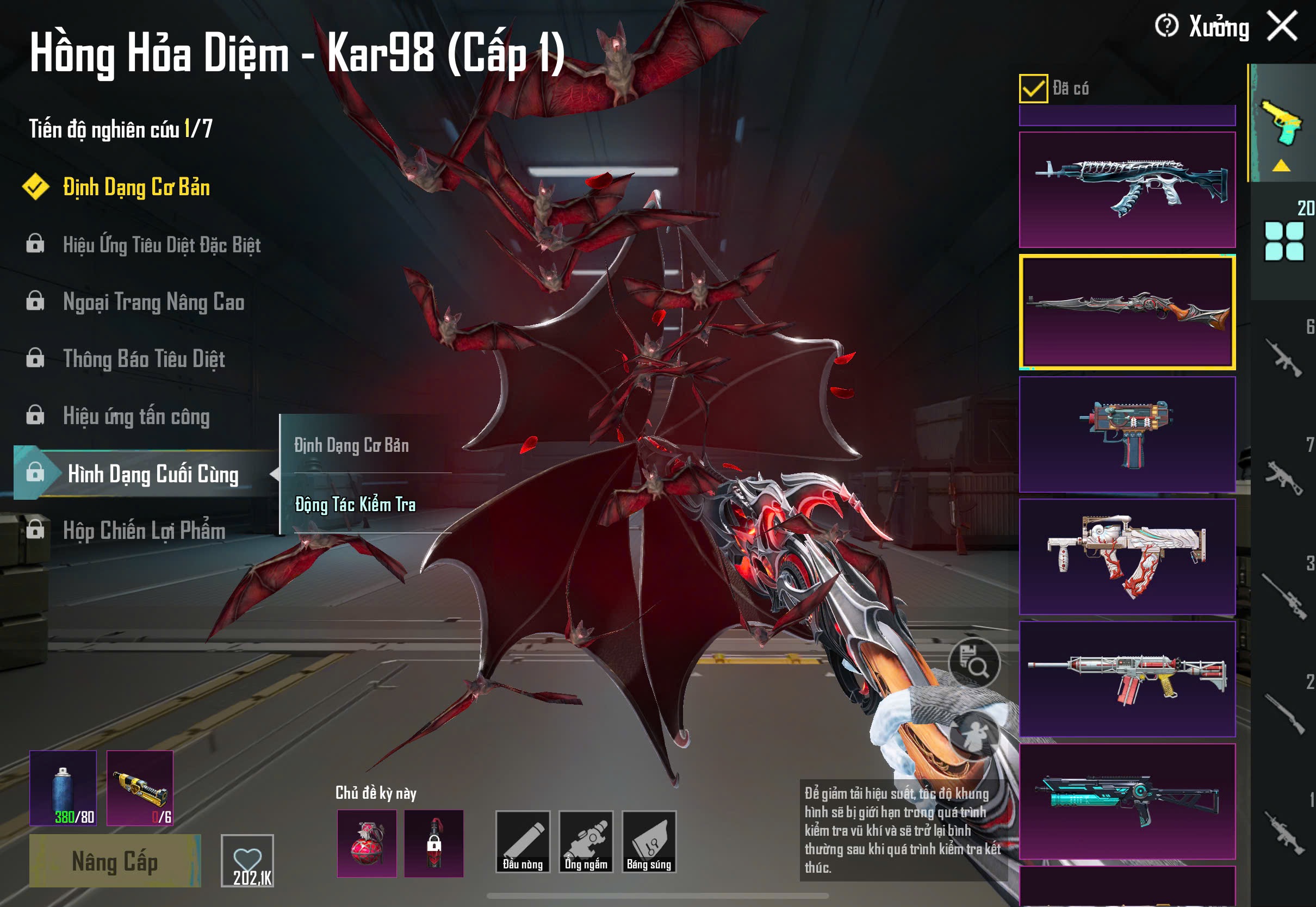This screenshot has height=907, width=1316.
Task: Pick the white and red Groza skin
Action: 1127,557
